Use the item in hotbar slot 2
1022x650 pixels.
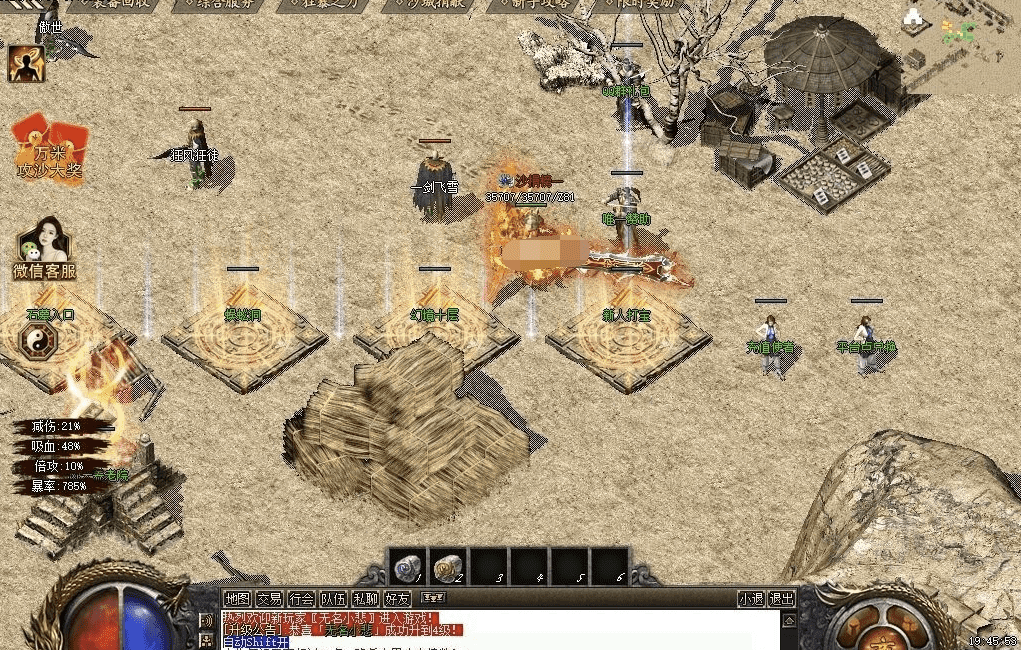tap(448, 567)
